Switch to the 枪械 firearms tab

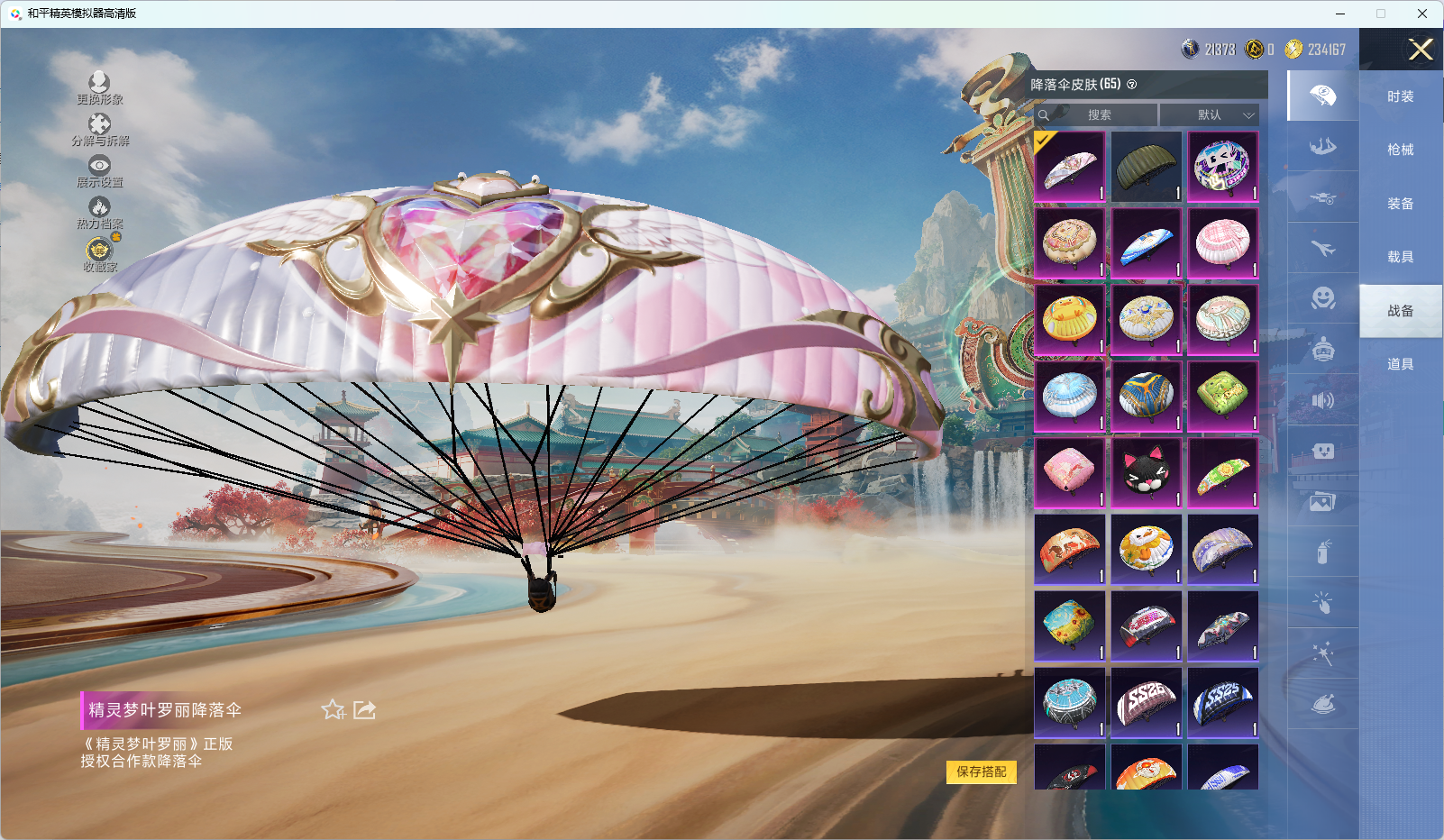pos(1400,150)
